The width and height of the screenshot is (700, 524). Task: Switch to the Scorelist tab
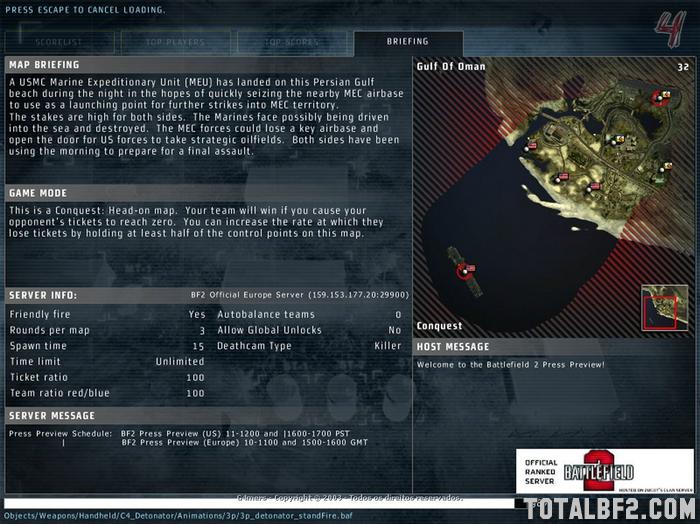60,42
